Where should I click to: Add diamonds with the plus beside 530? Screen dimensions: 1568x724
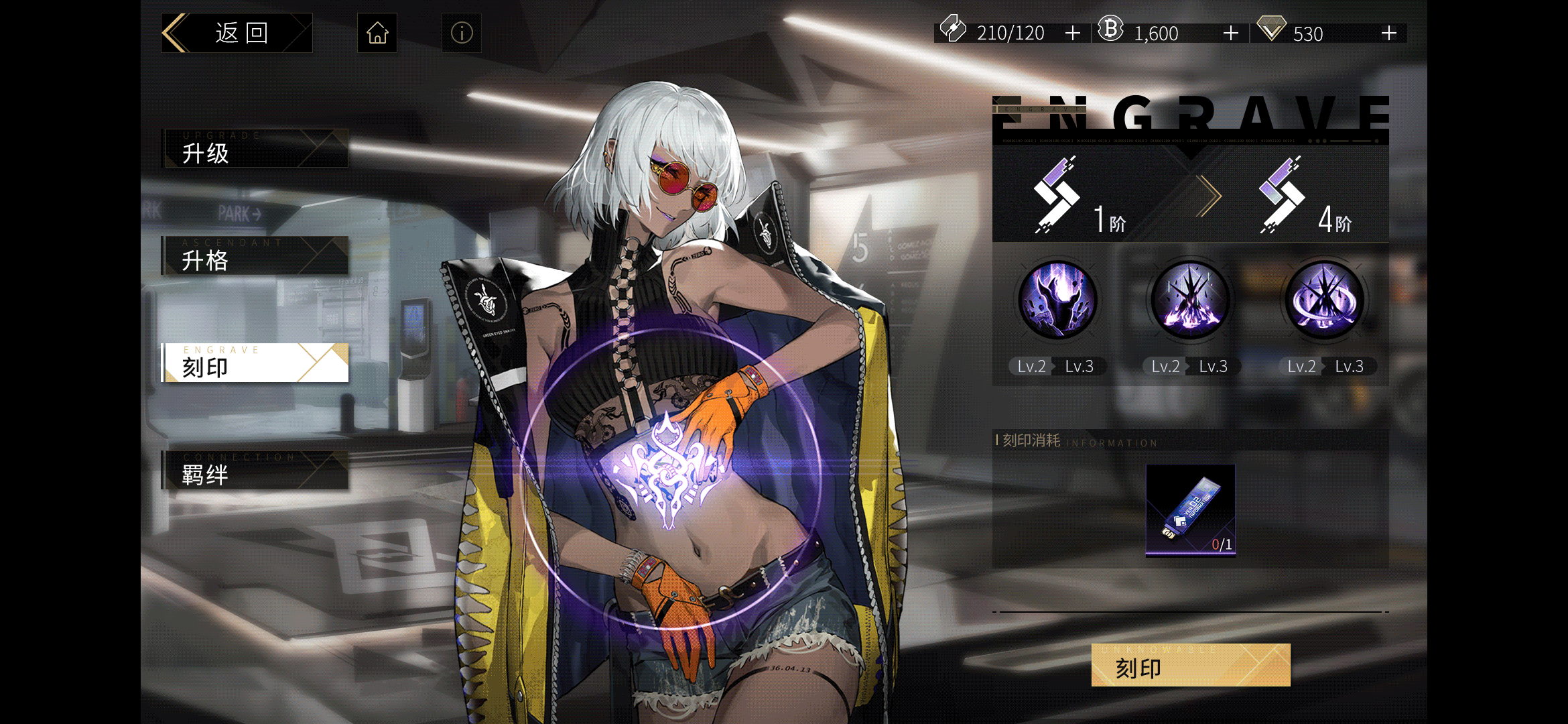[1389, 33]
